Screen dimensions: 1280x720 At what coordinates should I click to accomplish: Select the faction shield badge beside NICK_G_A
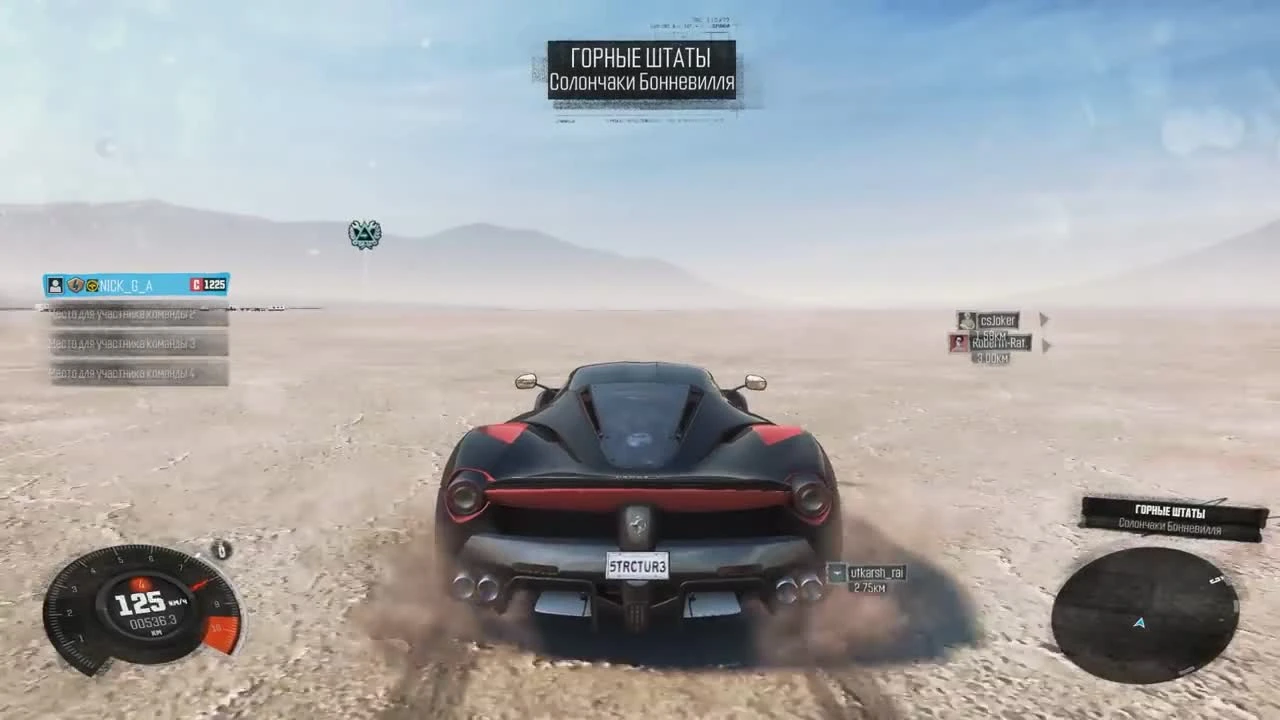point(74,285)
